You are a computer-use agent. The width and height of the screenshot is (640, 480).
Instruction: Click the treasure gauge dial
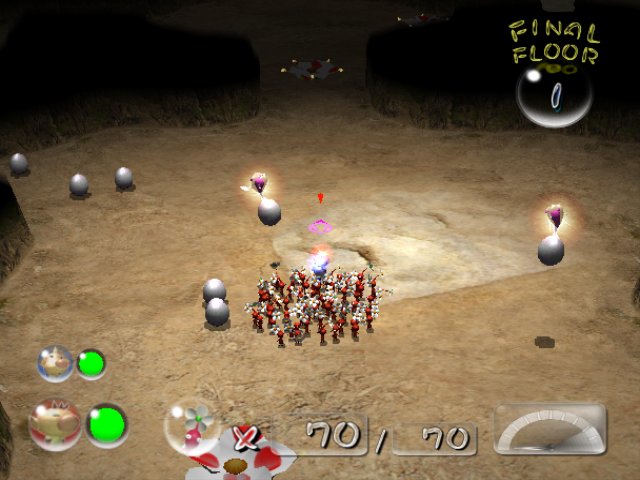pos(550,430)
